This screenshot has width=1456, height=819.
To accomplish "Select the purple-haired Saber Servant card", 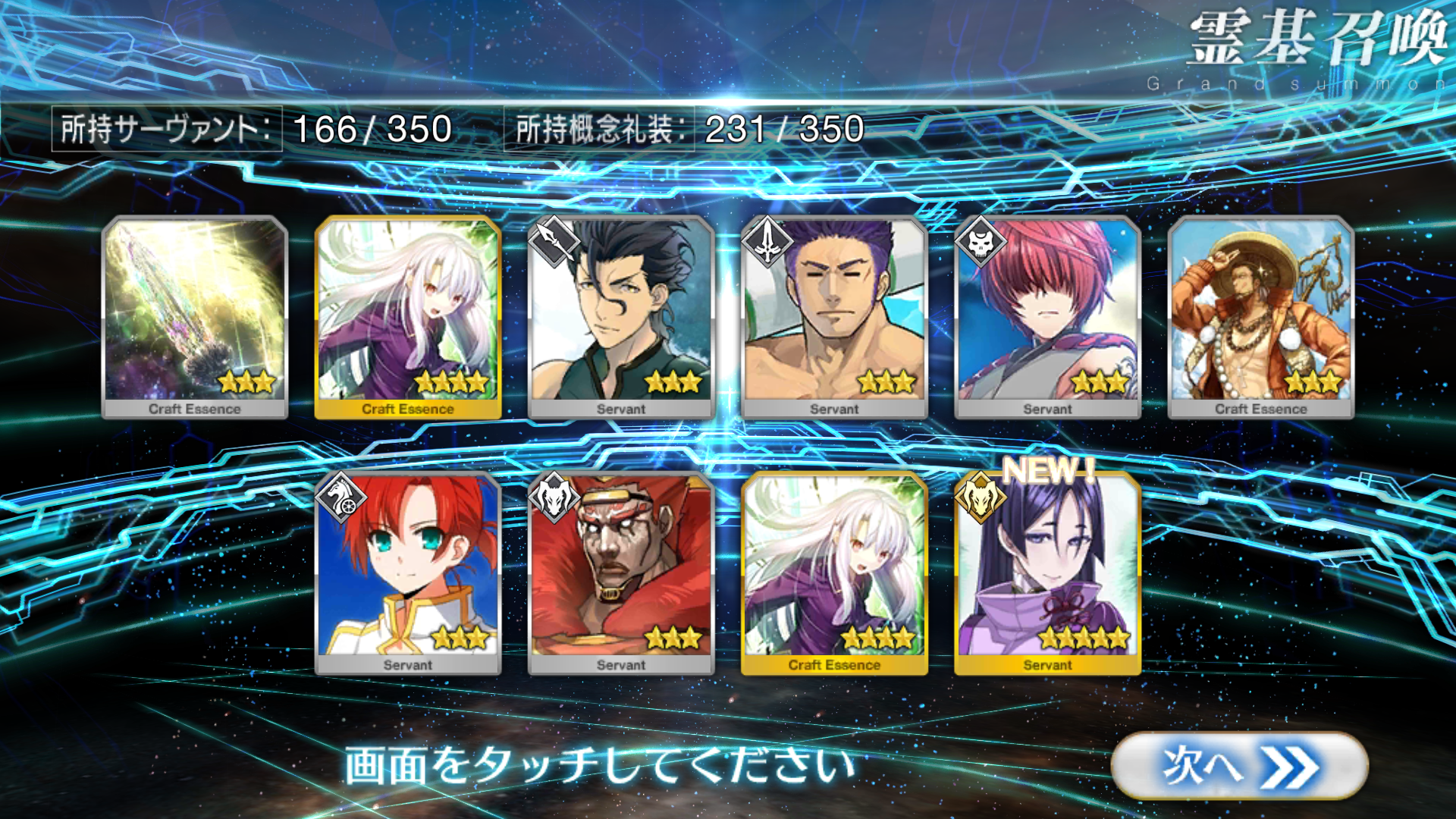I will pos(834,317).
